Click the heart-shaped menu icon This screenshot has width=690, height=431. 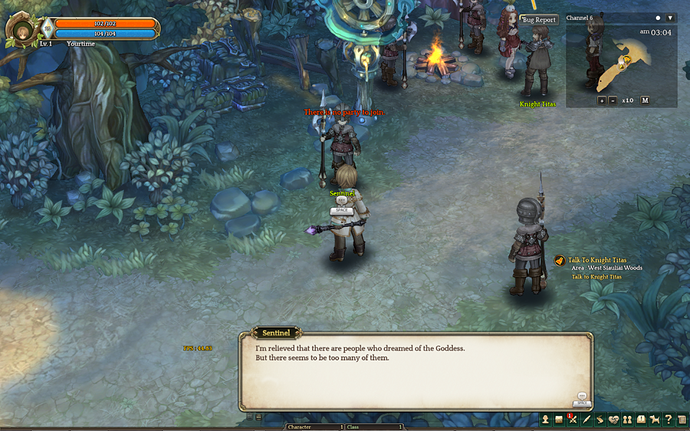[x=613, y=419]
